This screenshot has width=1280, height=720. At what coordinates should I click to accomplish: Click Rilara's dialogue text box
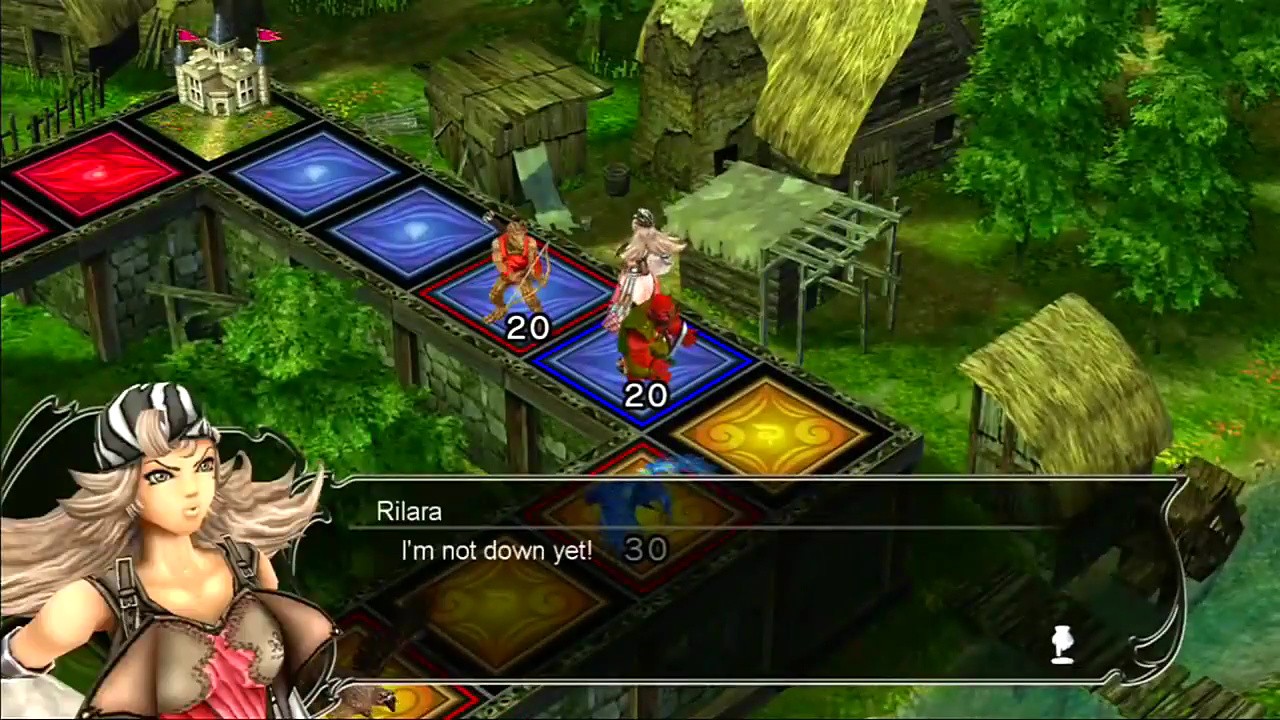tap(750, 580)
